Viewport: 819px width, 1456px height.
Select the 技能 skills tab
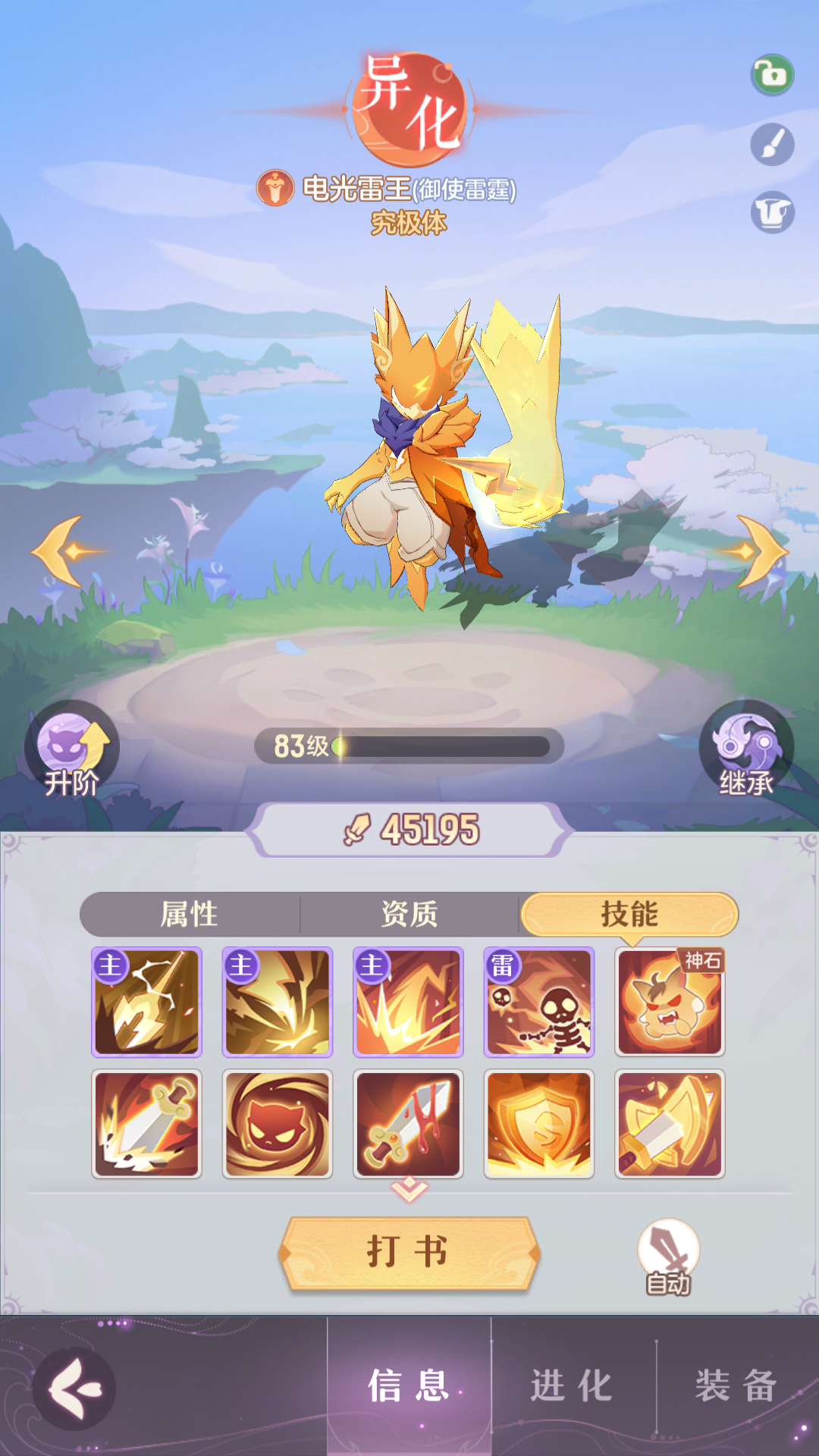click(629, 915)
